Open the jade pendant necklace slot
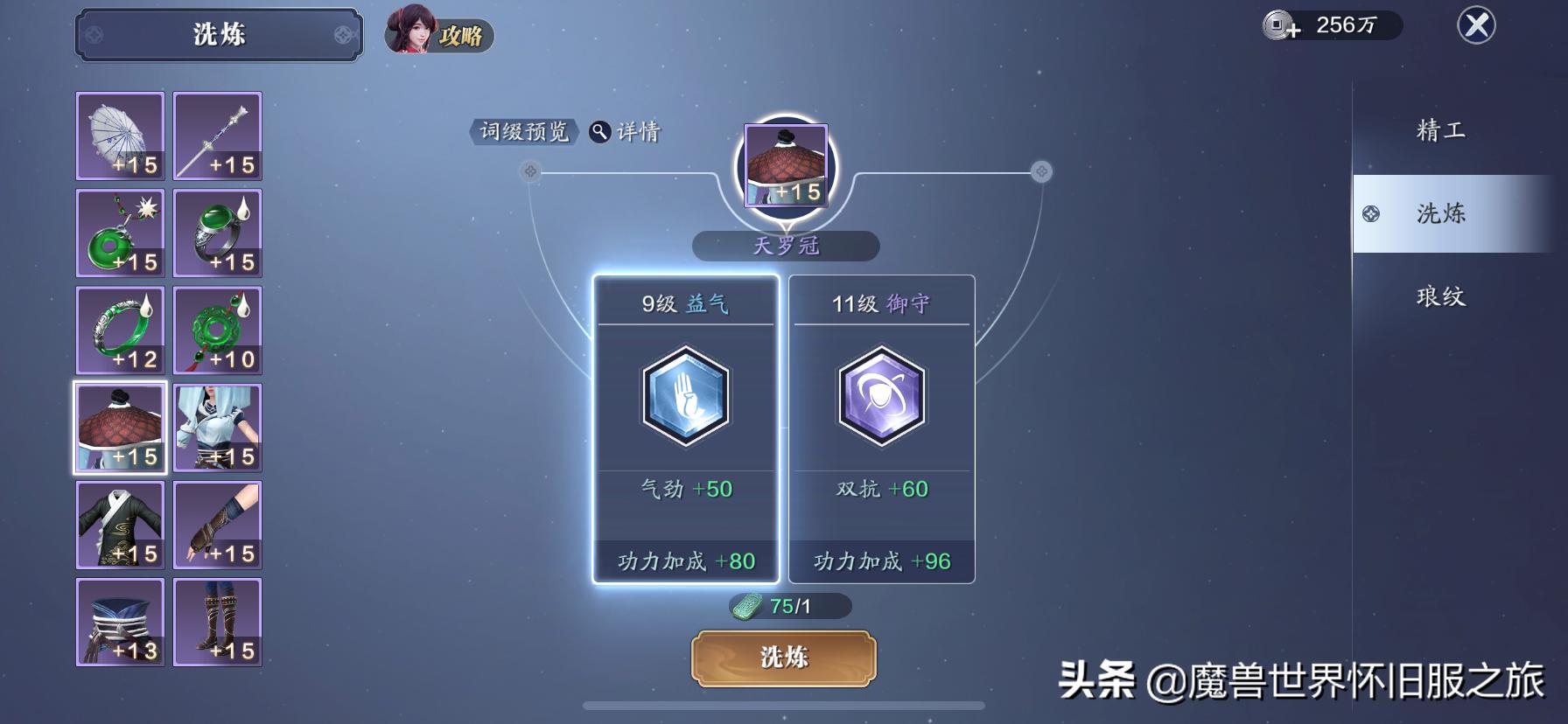Image resolution: width=1568 pixels, height=724 pixels. click(x=120, y=233)
